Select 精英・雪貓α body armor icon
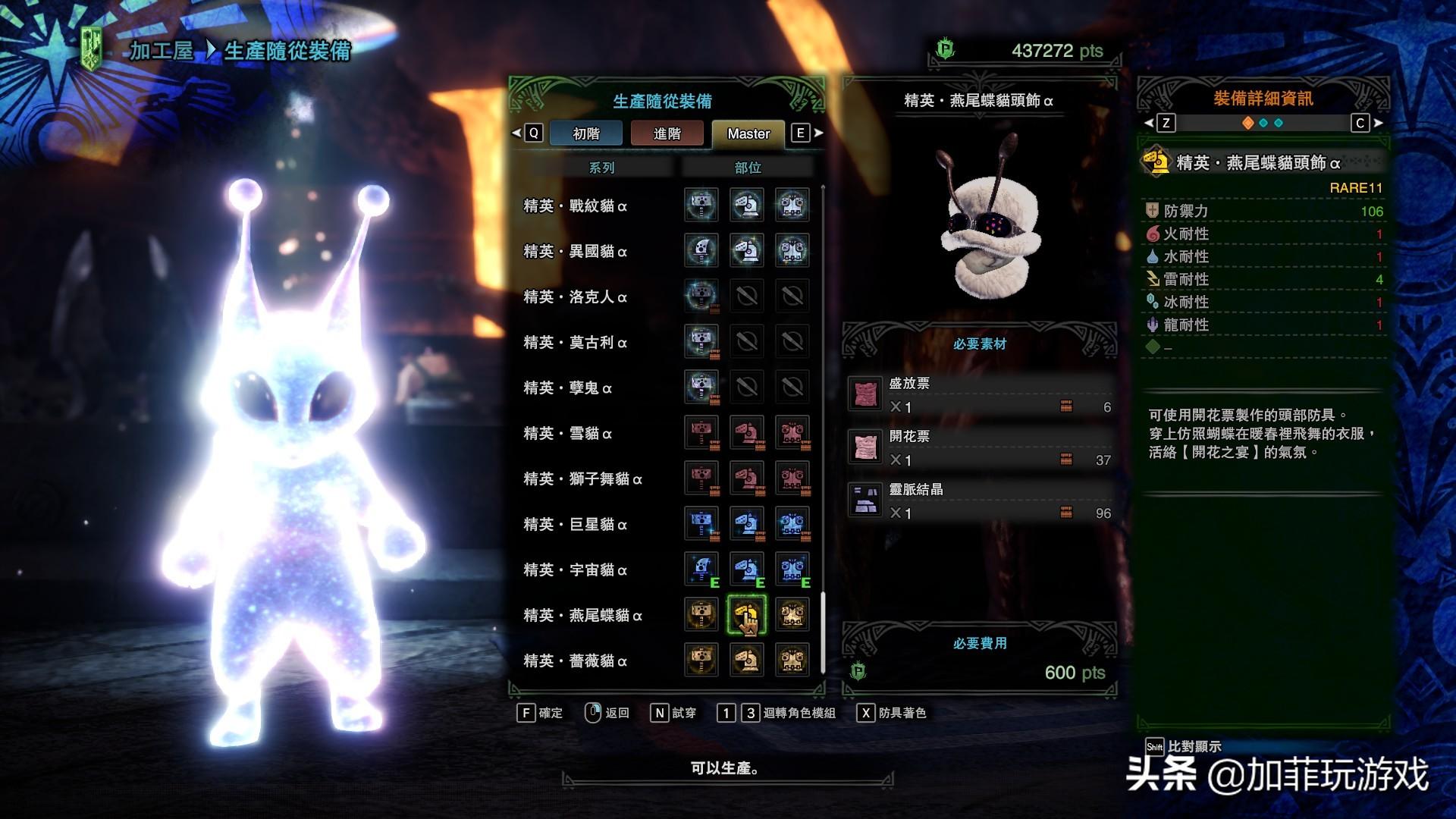Viewport: 1456px width, 819px height. (x=792, y=432)
